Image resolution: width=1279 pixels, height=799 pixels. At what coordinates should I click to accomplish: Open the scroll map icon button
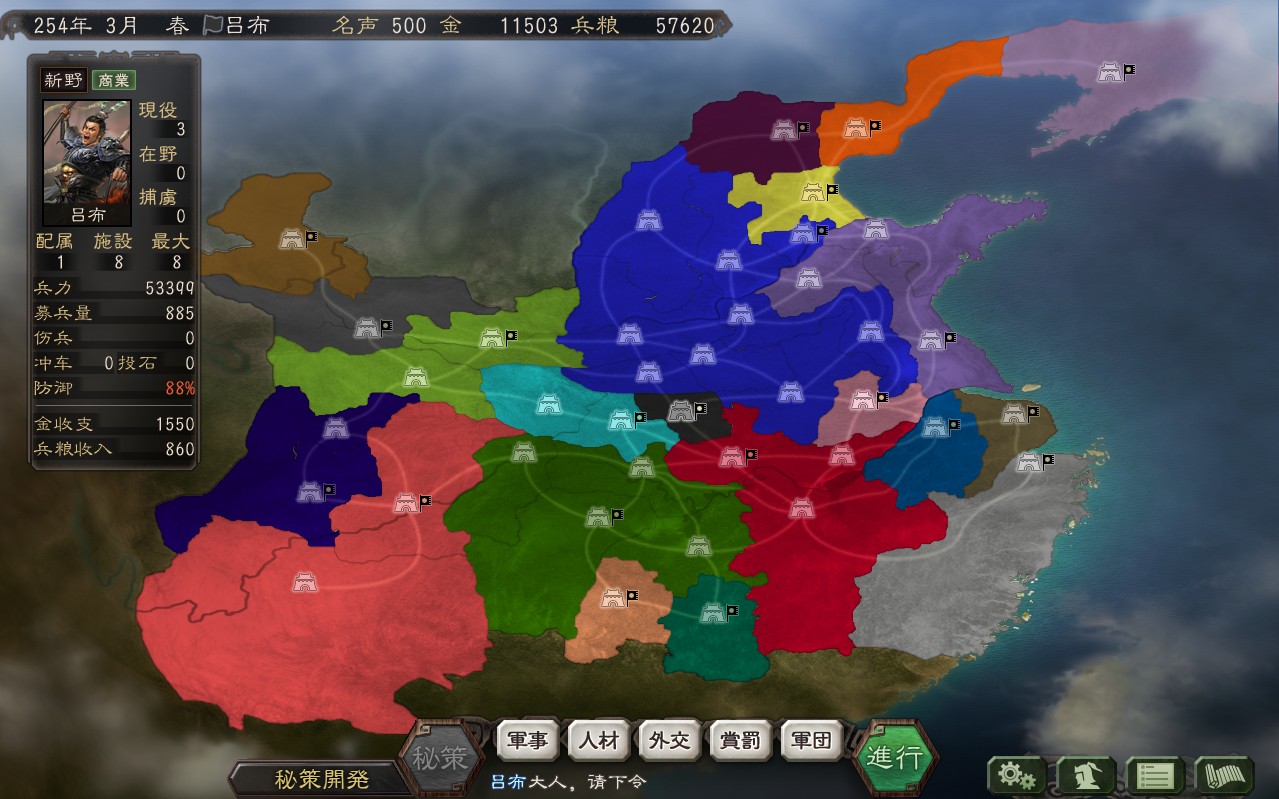(x=1225, y=775)
